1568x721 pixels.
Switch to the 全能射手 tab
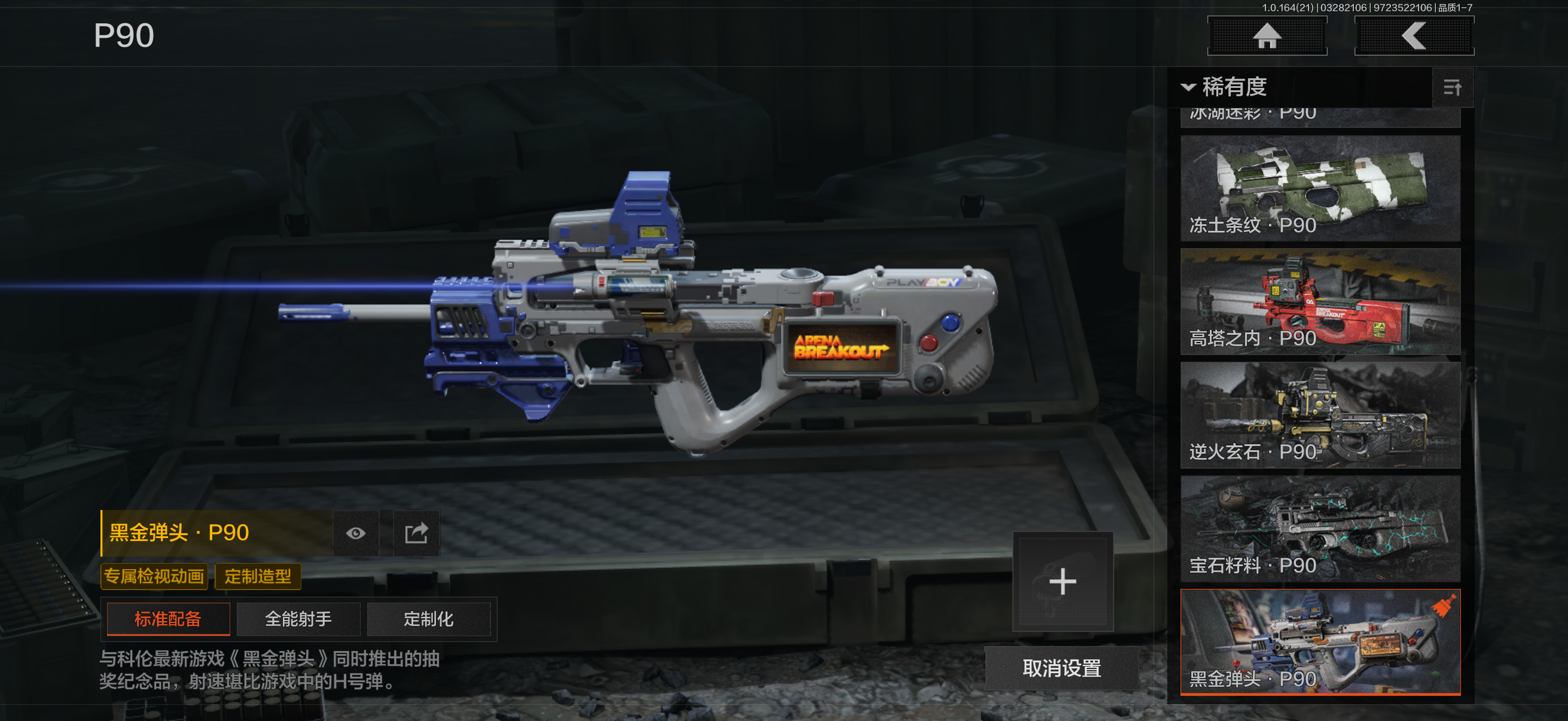click(298, 619)
